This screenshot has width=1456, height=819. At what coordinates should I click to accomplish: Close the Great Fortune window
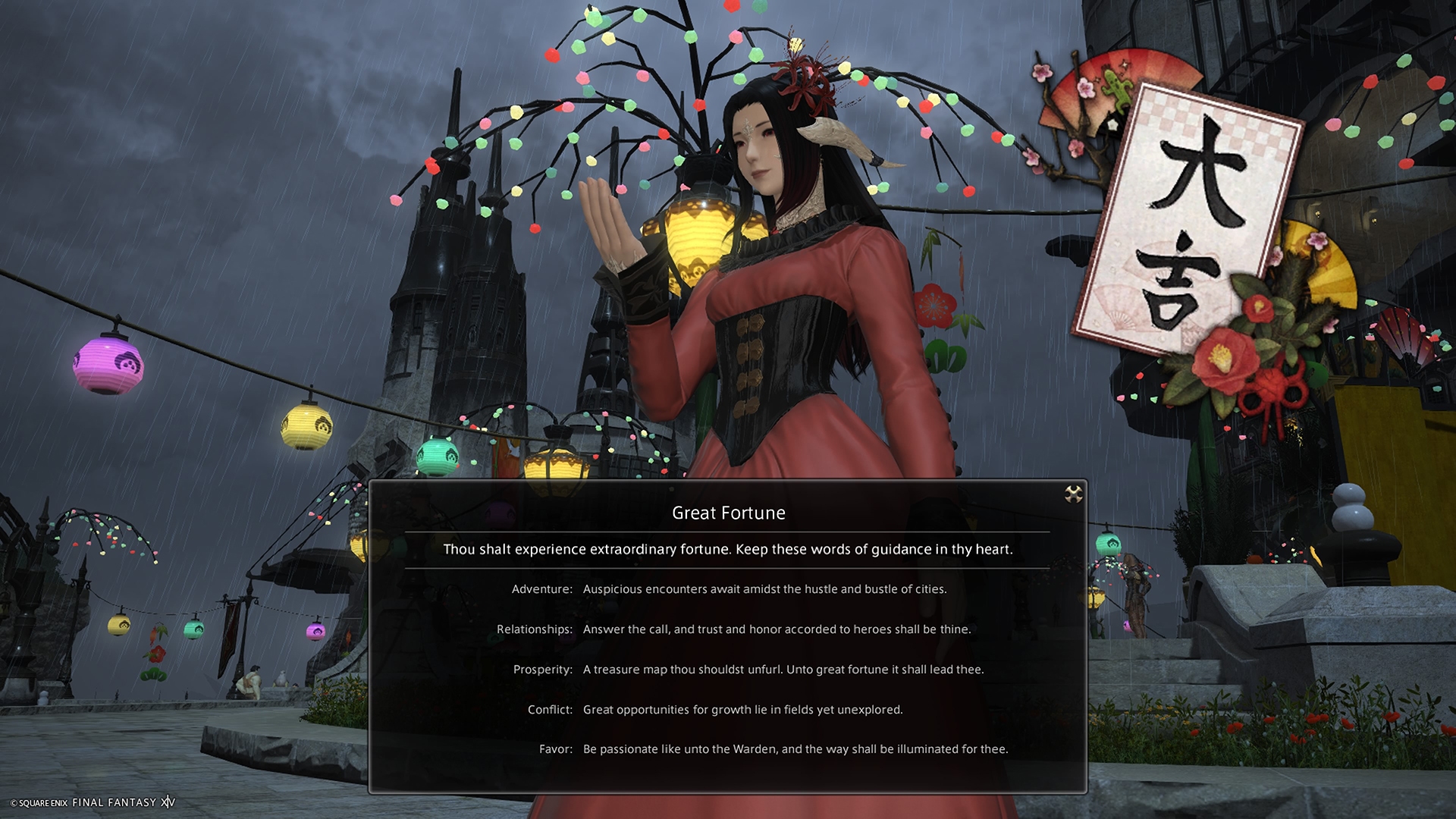coord(1073,494)
